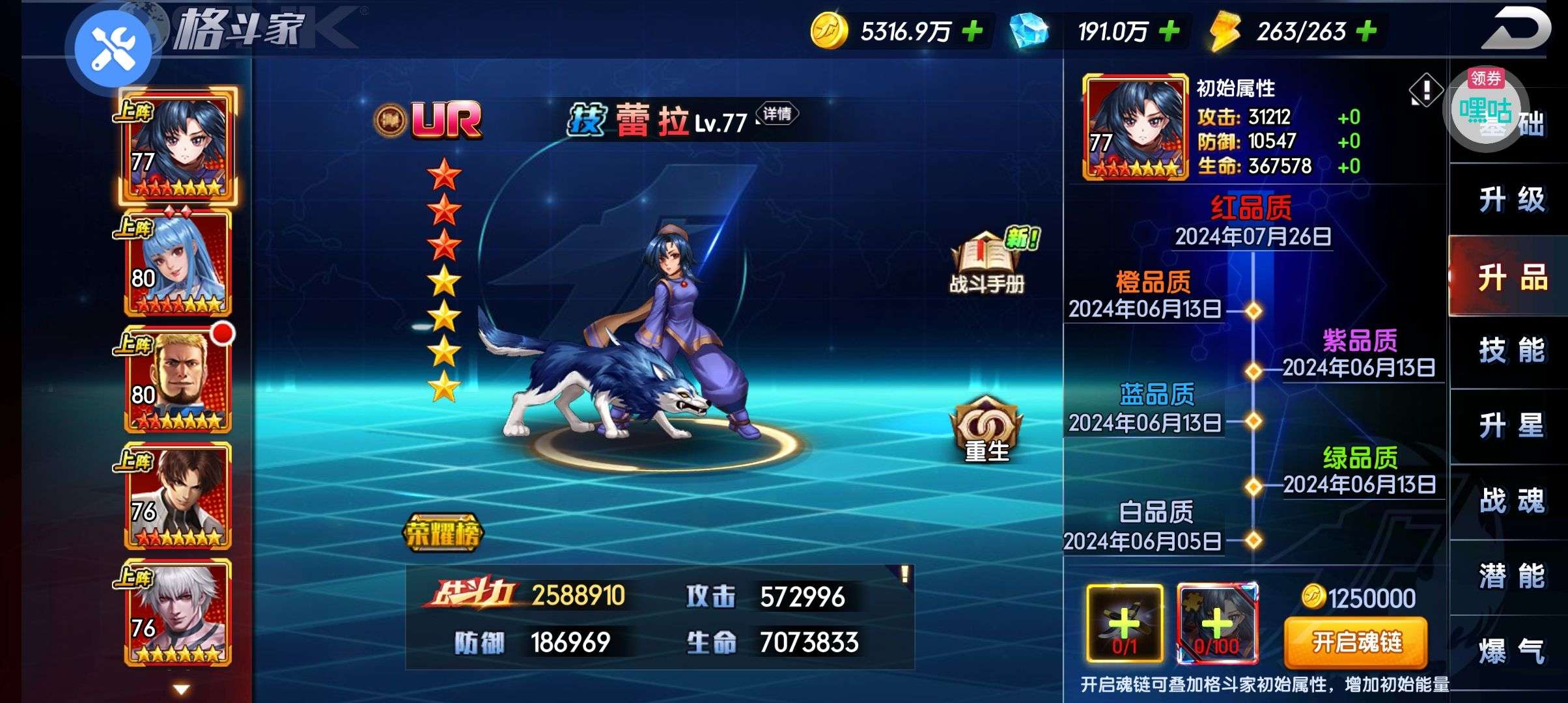
Task: Open the 详情 details button
Action: click(x=777, y=115)
